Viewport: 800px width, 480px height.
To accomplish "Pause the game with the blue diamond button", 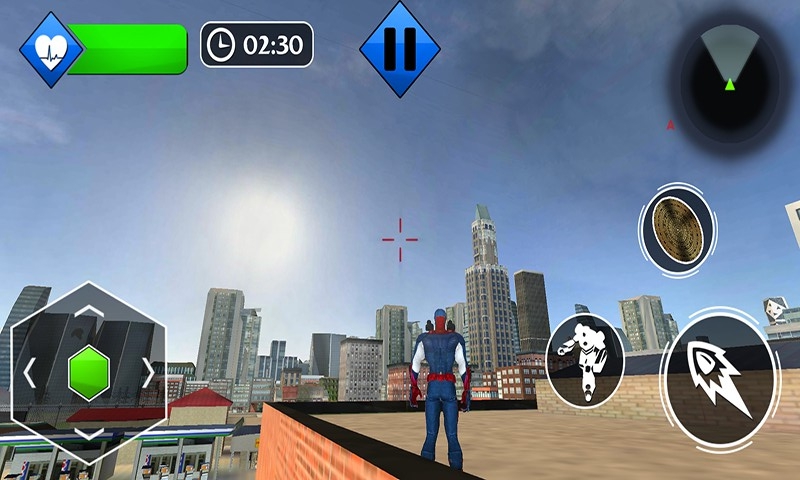I will pos(400,48).
